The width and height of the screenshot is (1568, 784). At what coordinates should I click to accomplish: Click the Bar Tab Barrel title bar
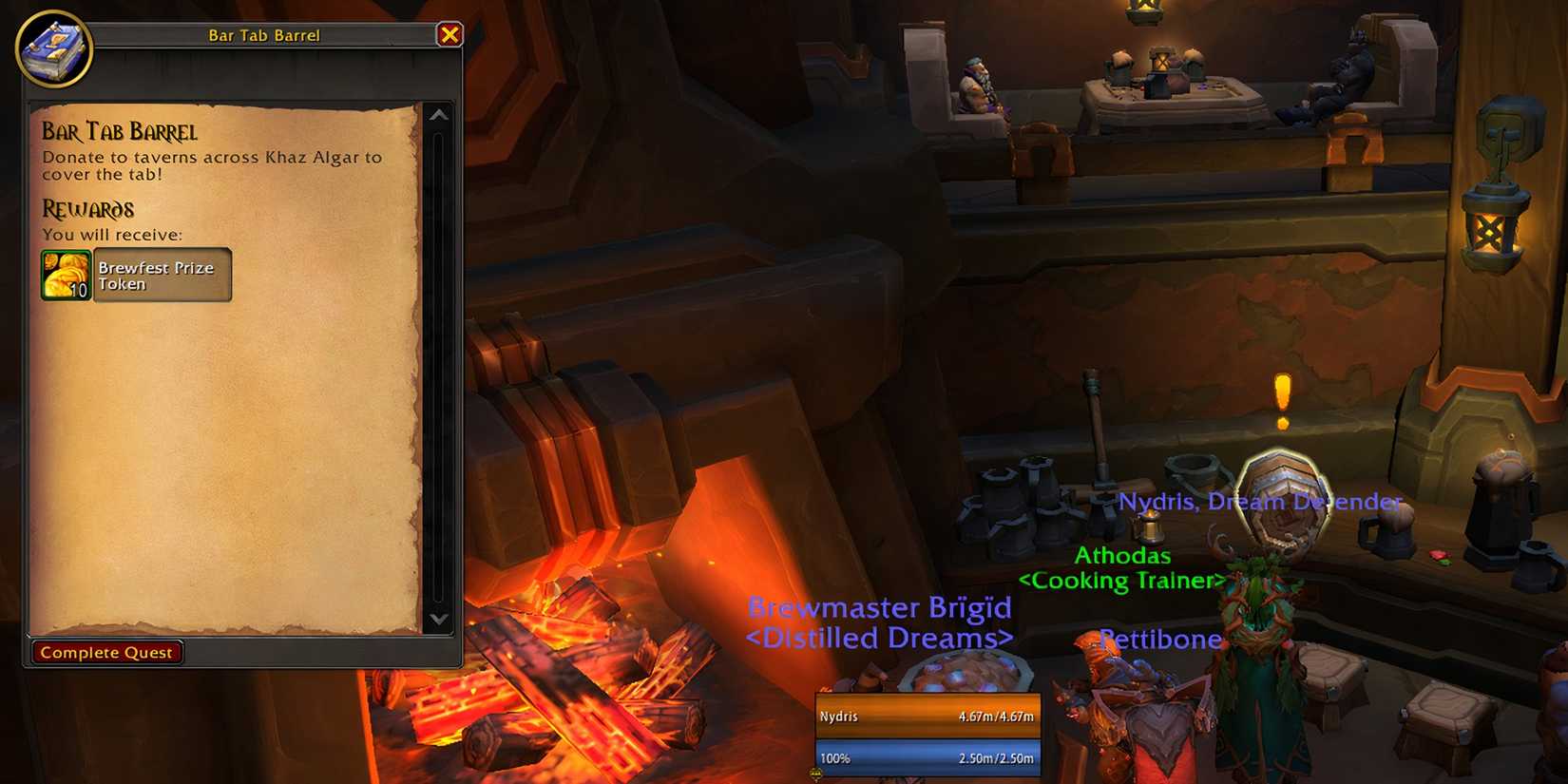tap(264, 35)
